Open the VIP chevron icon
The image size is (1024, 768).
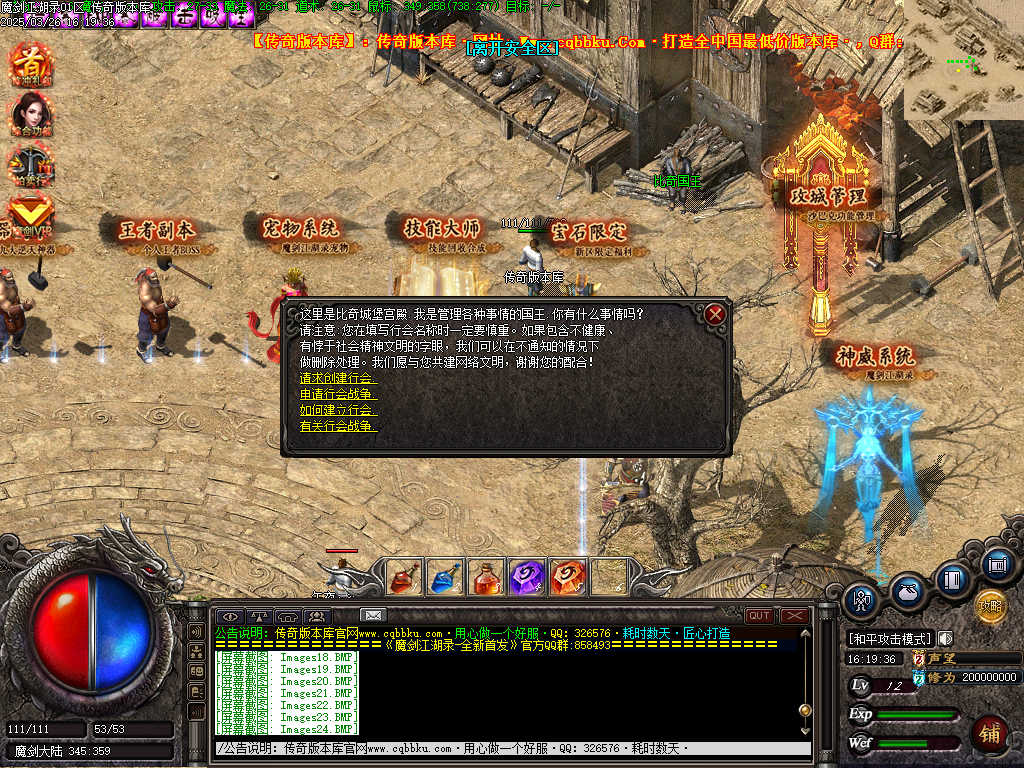click(30, 212)
